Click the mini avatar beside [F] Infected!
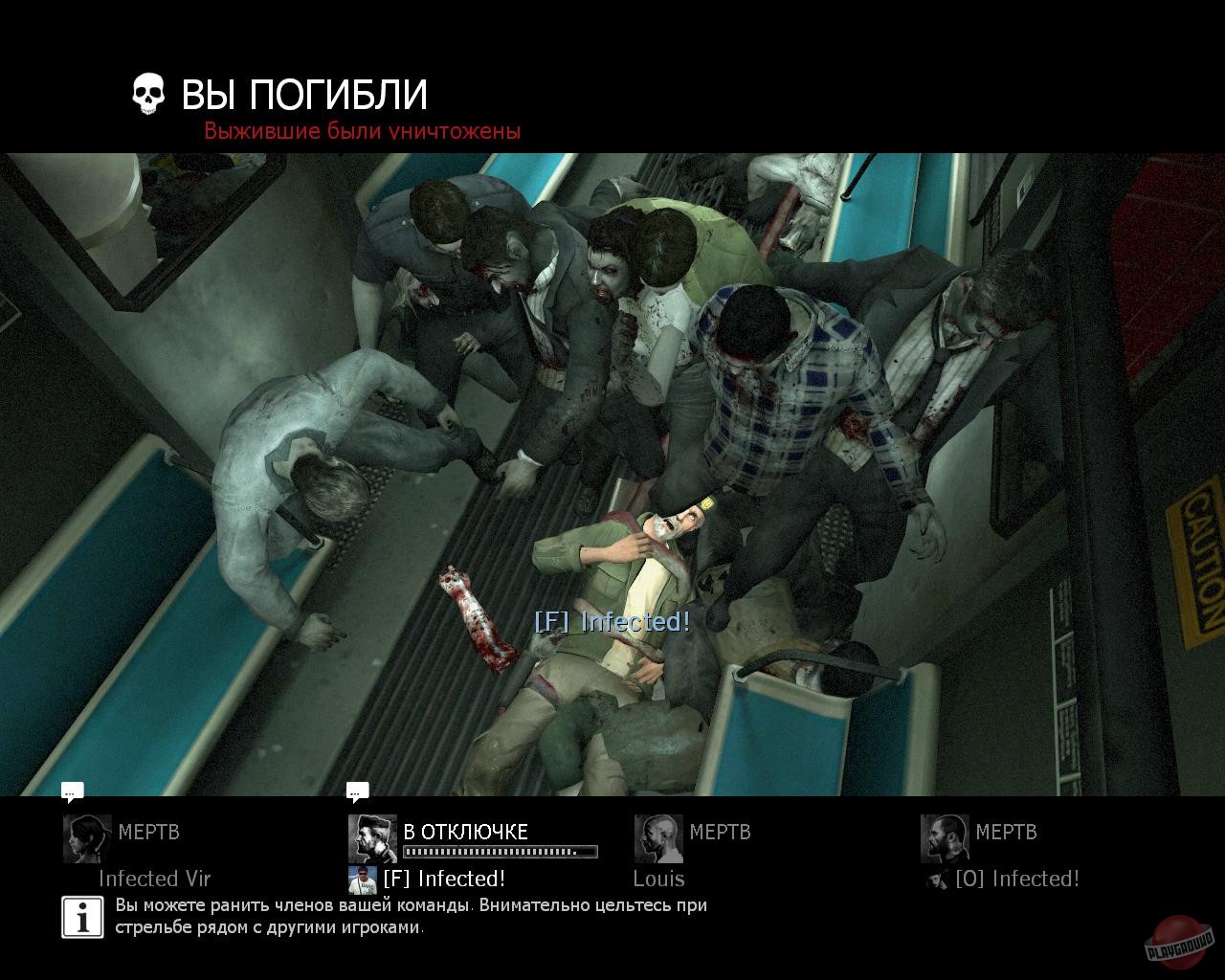 pos(361,879)
